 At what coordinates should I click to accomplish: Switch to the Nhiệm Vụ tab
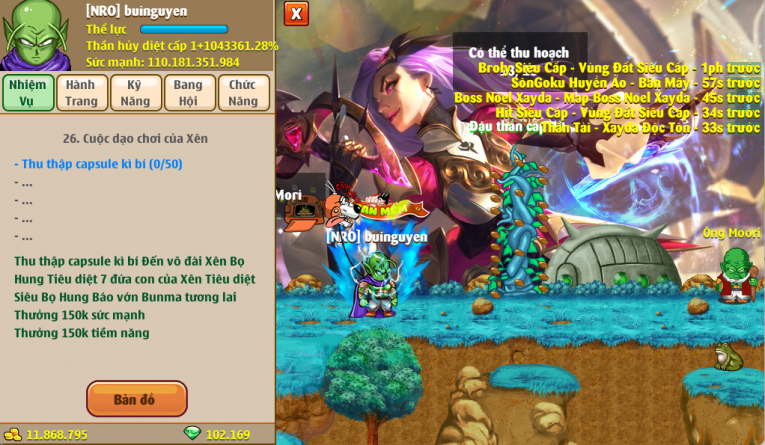(27, 92)
